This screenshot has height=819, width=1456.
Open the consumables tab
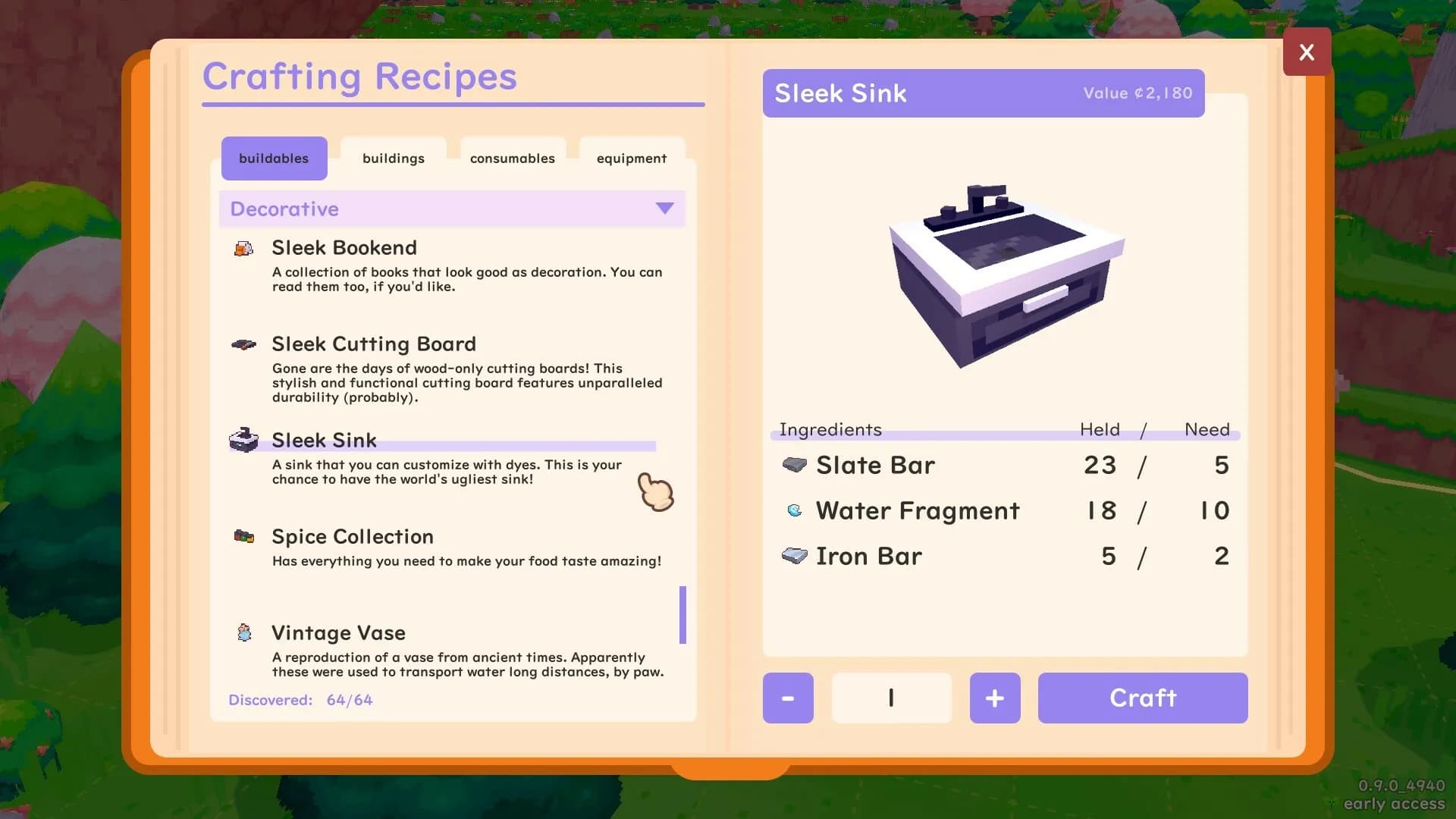click(513, 158)
